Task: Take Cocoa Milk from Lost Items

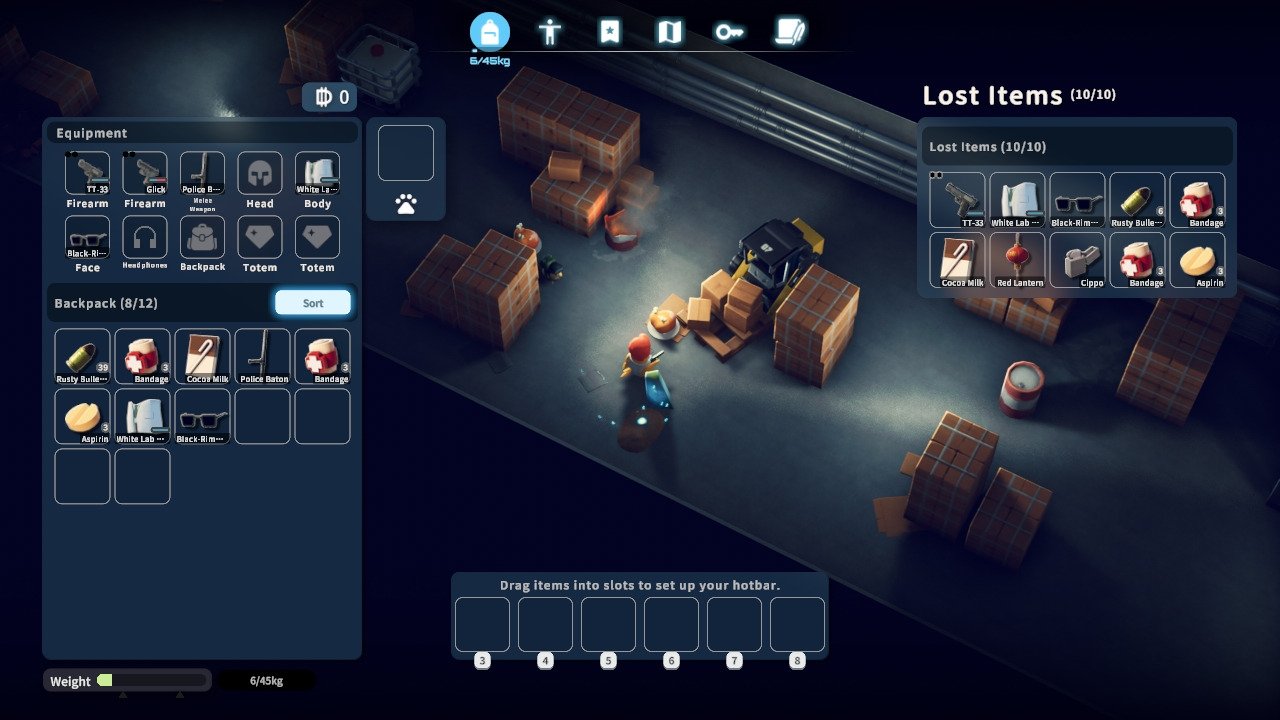Action: tap(957, 260)
